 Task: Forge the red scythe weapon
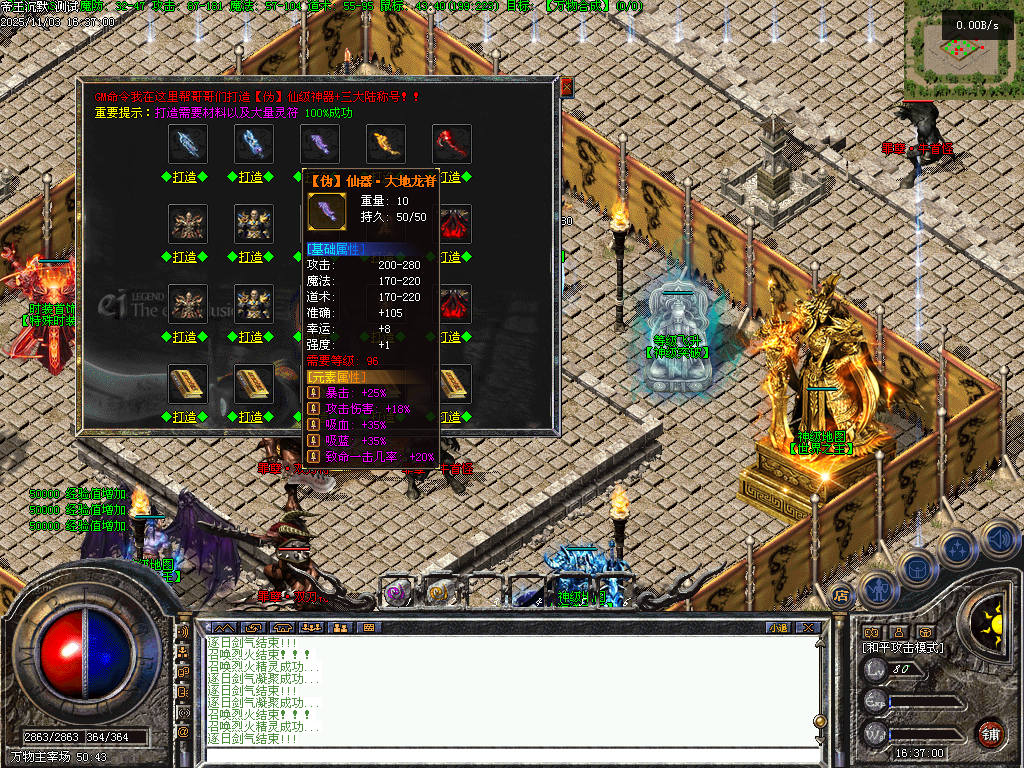coord(452,177)
